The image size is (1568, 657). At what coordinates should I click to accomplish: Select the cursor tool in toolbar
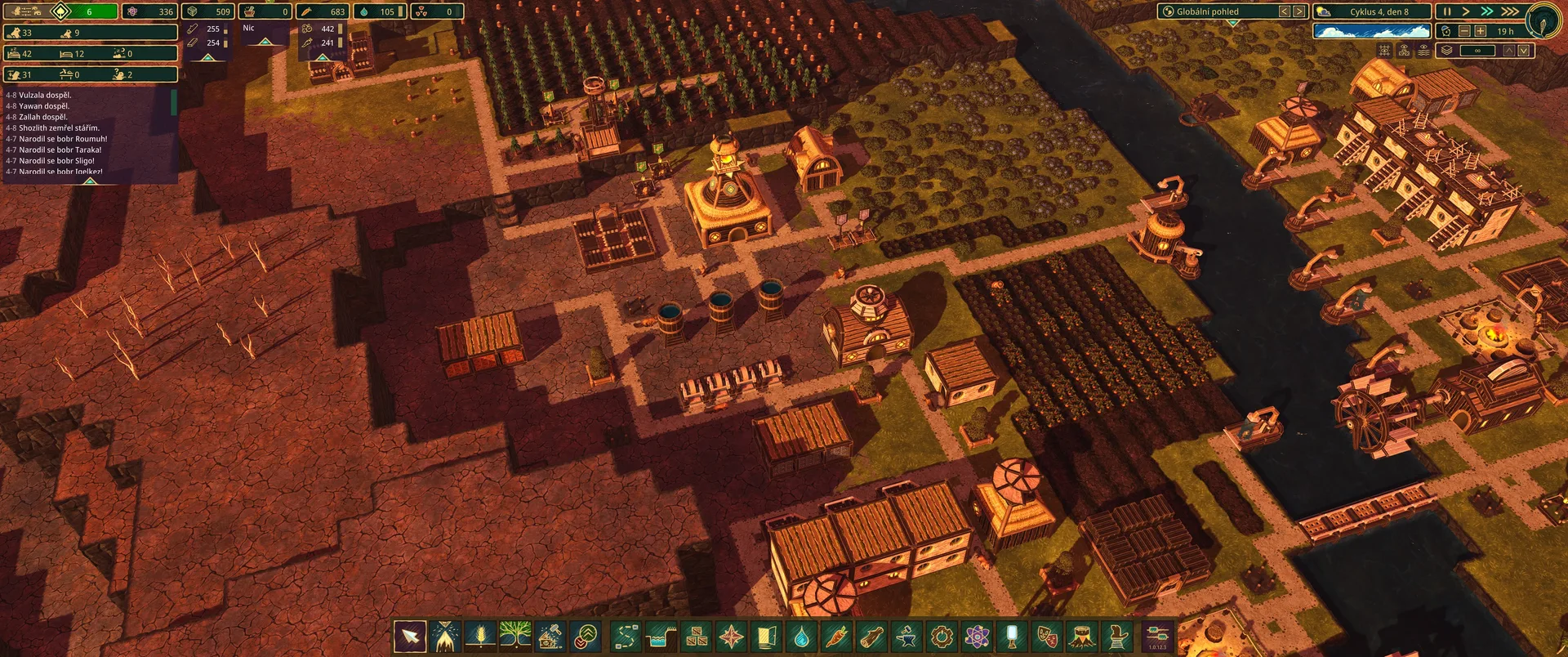(410, 636)
